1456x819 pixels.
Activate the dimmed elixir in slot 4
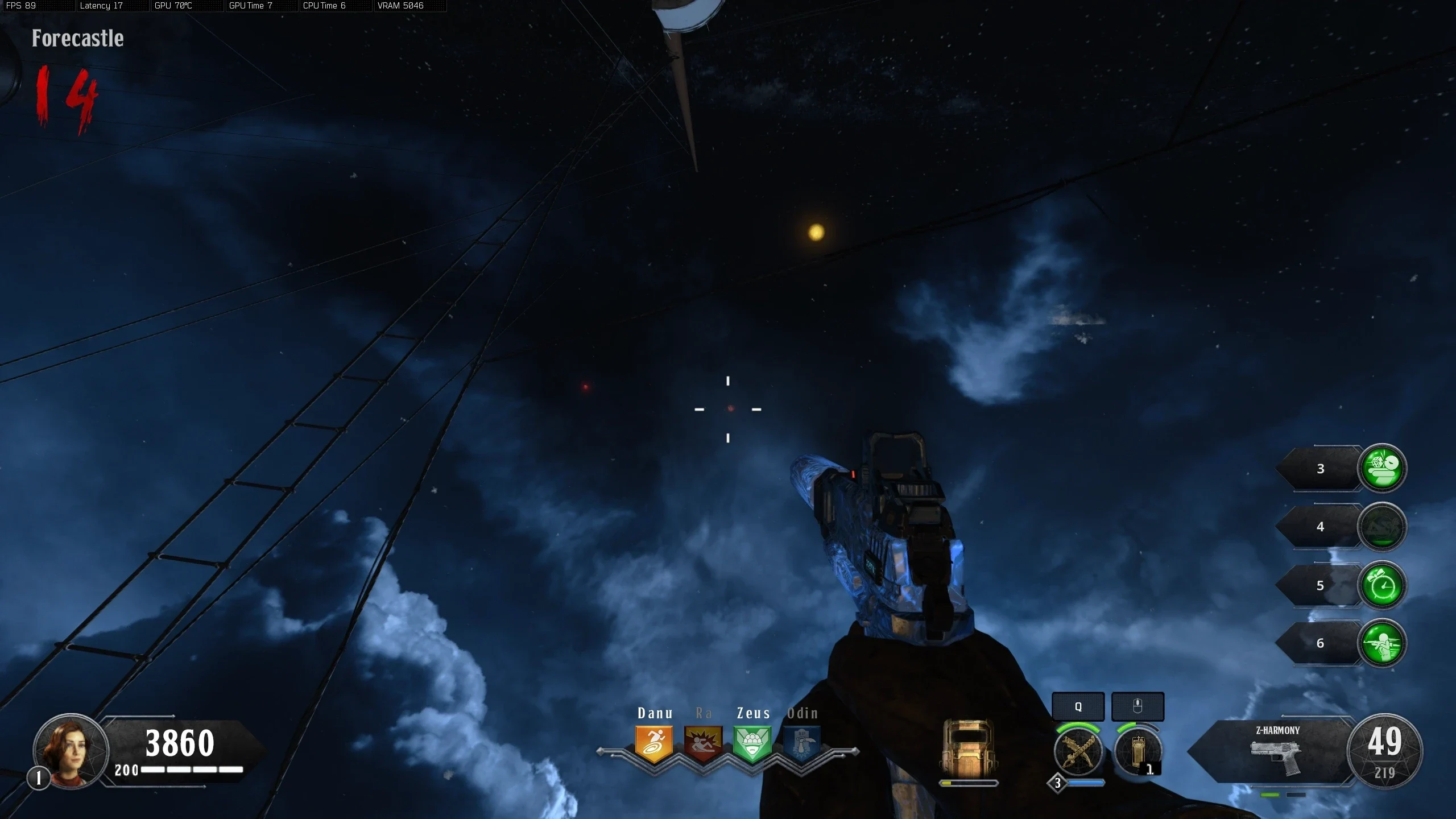point(1382,527)
